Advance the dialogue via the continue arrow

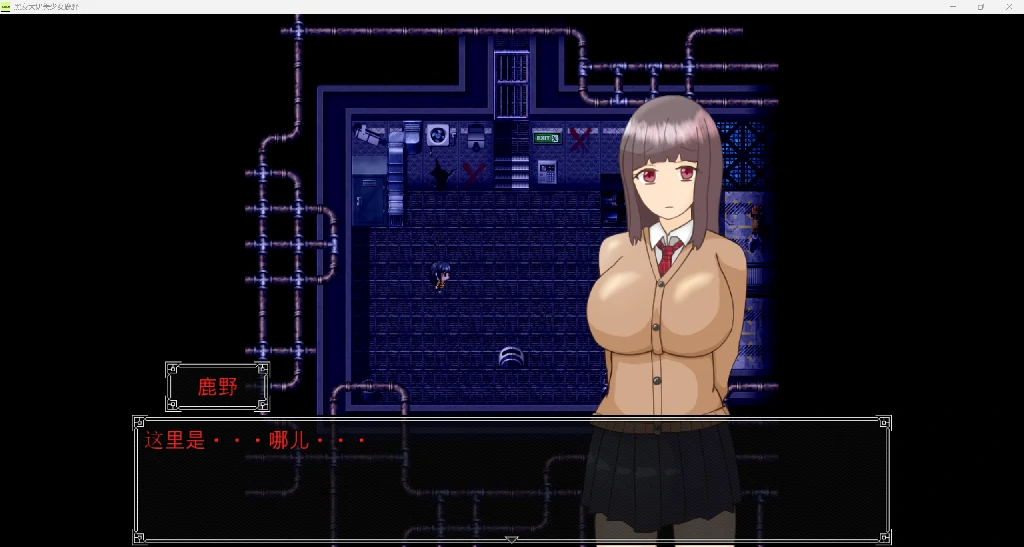[x=511, y=540]
